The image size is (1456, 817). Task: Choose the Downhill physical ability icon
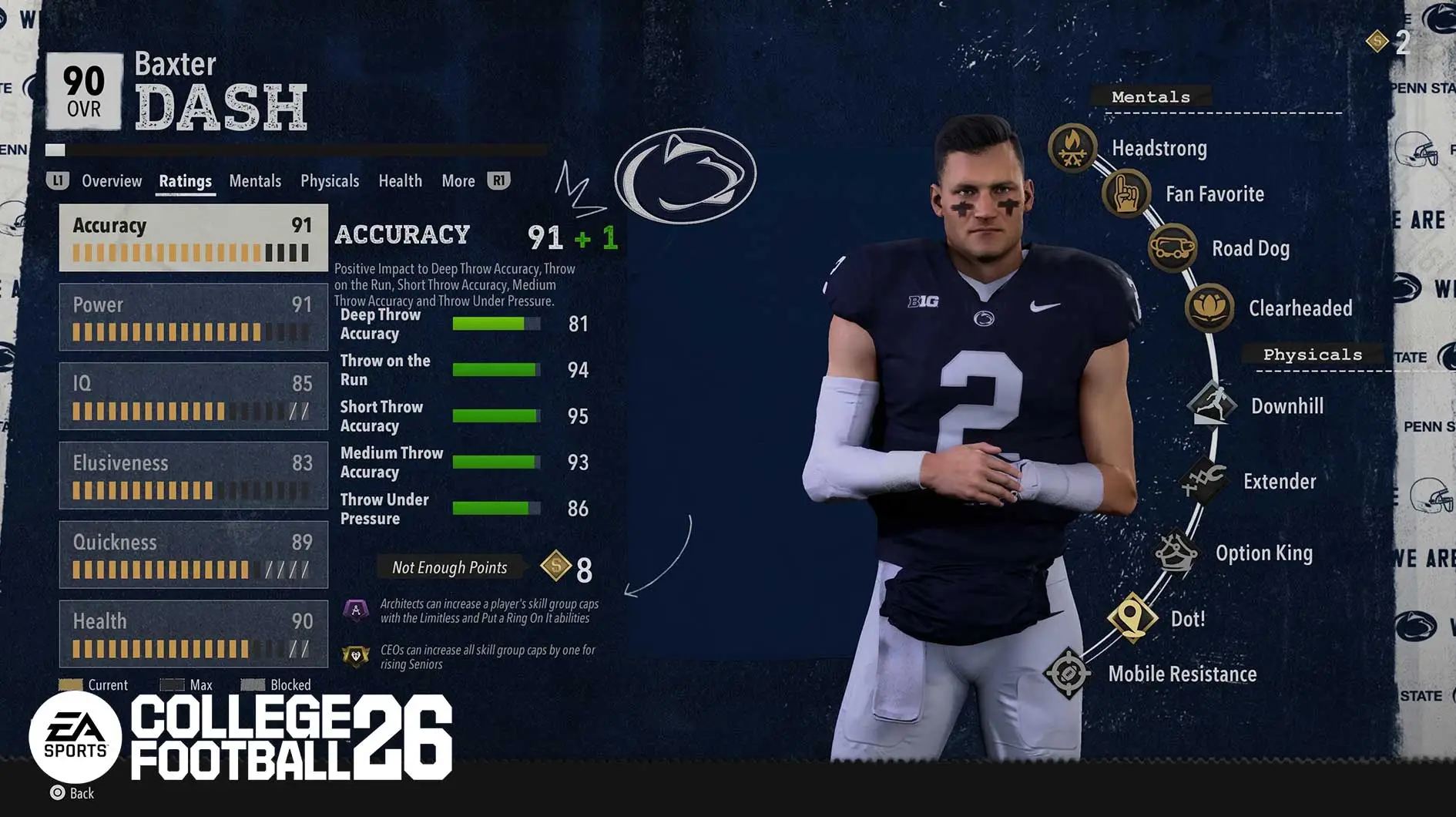(x=1212, y=405)
